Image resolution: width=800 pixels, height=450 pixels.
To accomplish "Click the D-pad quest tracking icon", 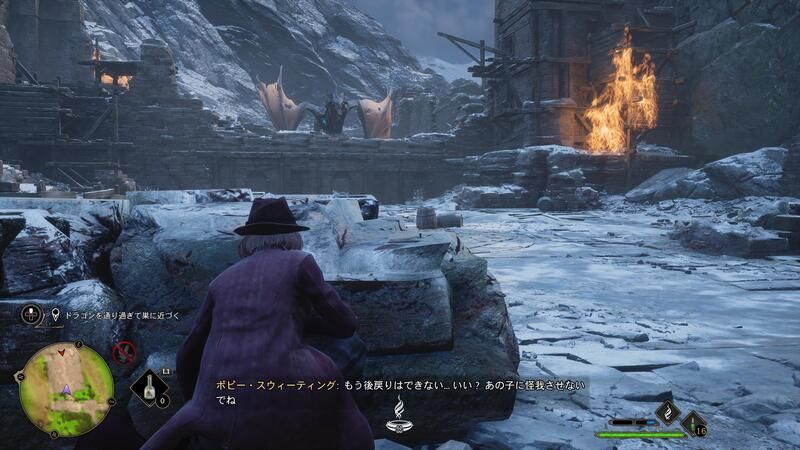I will point(32,315).
